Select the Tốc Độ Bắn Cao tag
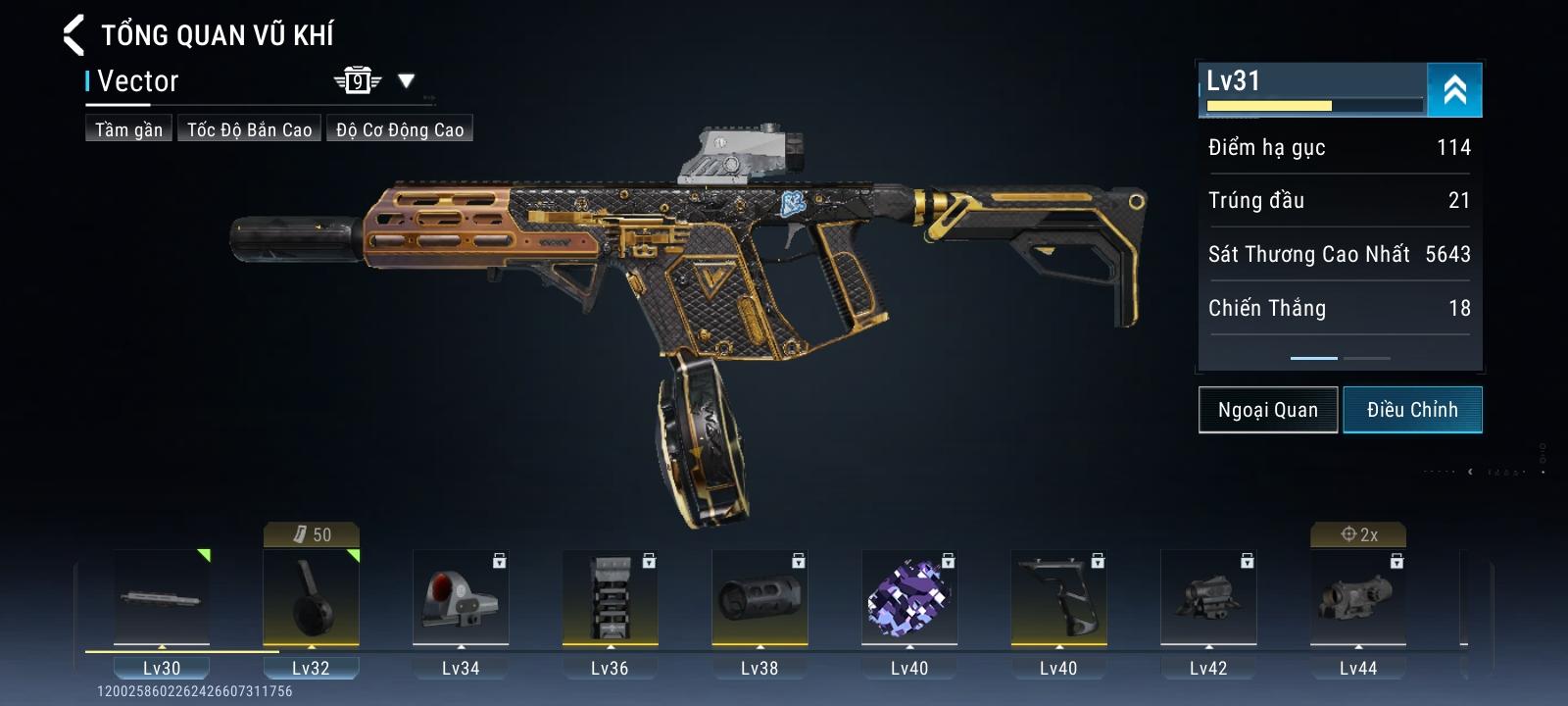The image size is (1568, 706). [x=250, y=129]
